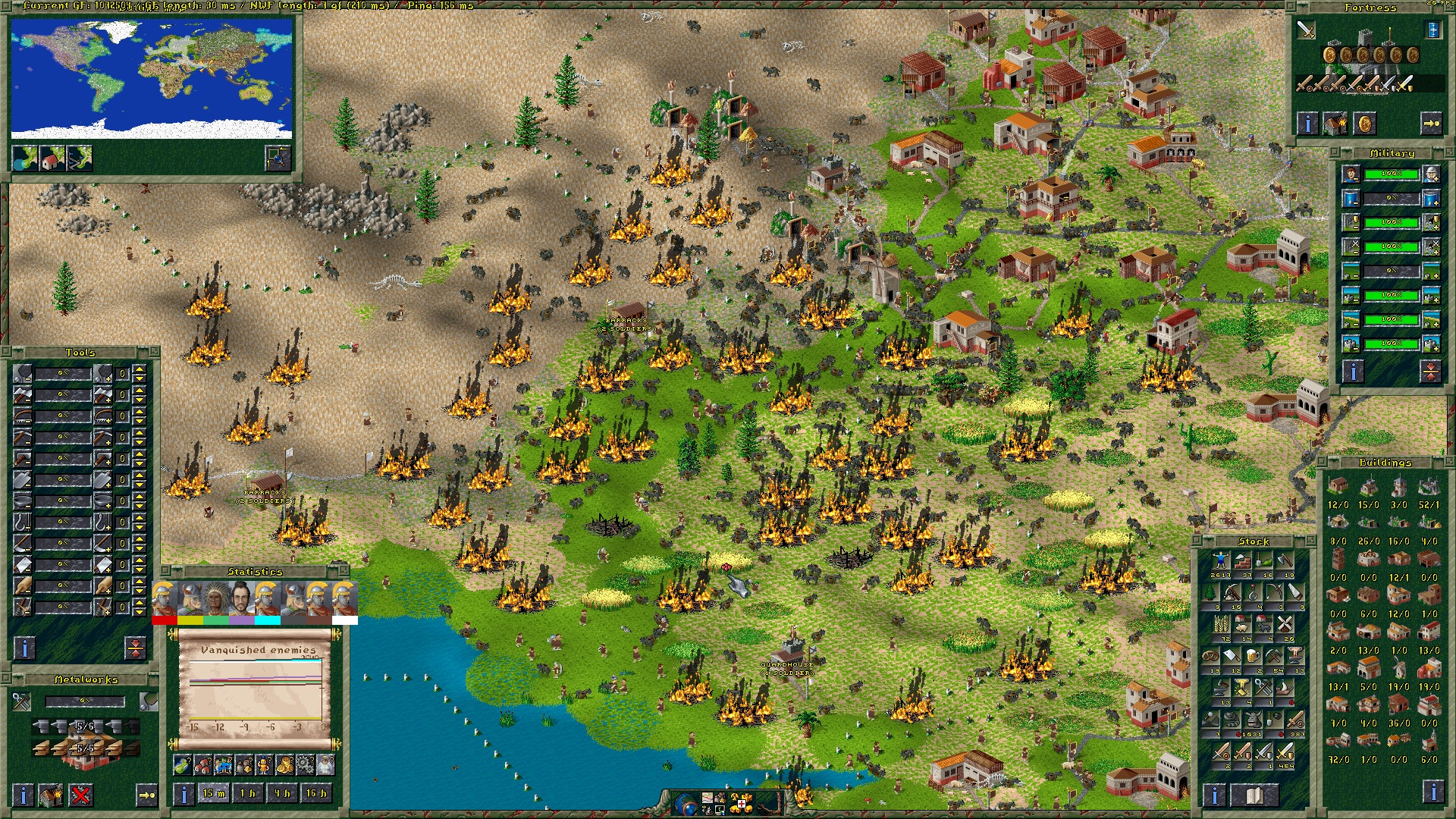Screen dimensions: 1456x819
Task: Increase the top Military recruiting slider
Action: [1431, 174]
